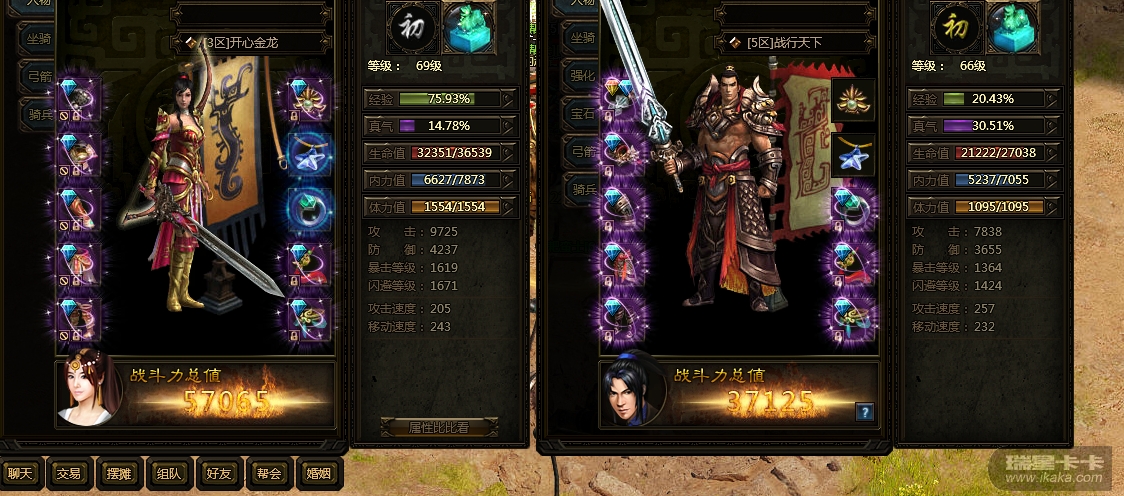Open the 帮会 guild button
Viewport: 1124px width, 496px height.
coord(268,473)
